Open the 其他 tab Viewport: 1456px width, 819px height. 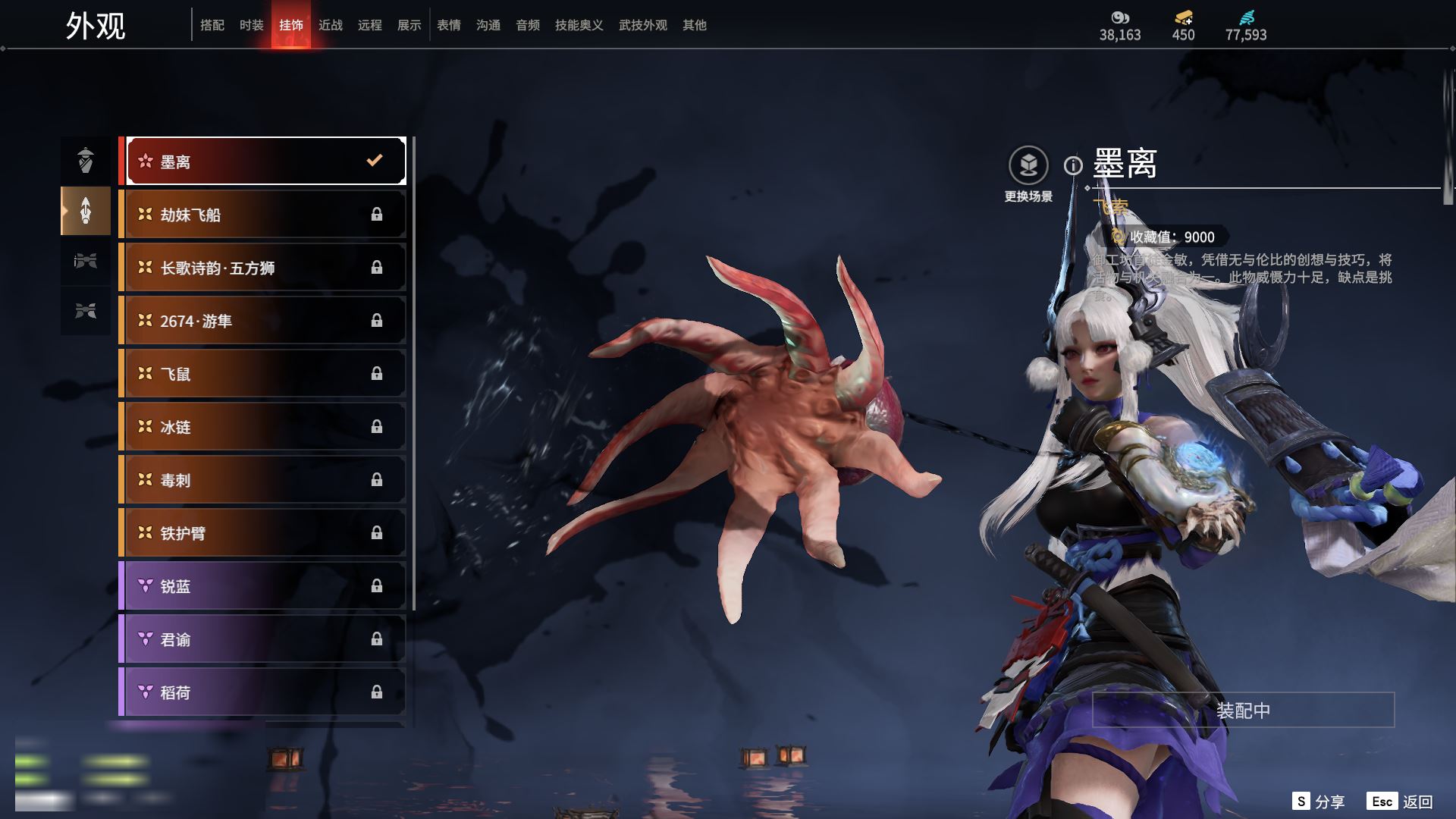[x=695, y=26]
